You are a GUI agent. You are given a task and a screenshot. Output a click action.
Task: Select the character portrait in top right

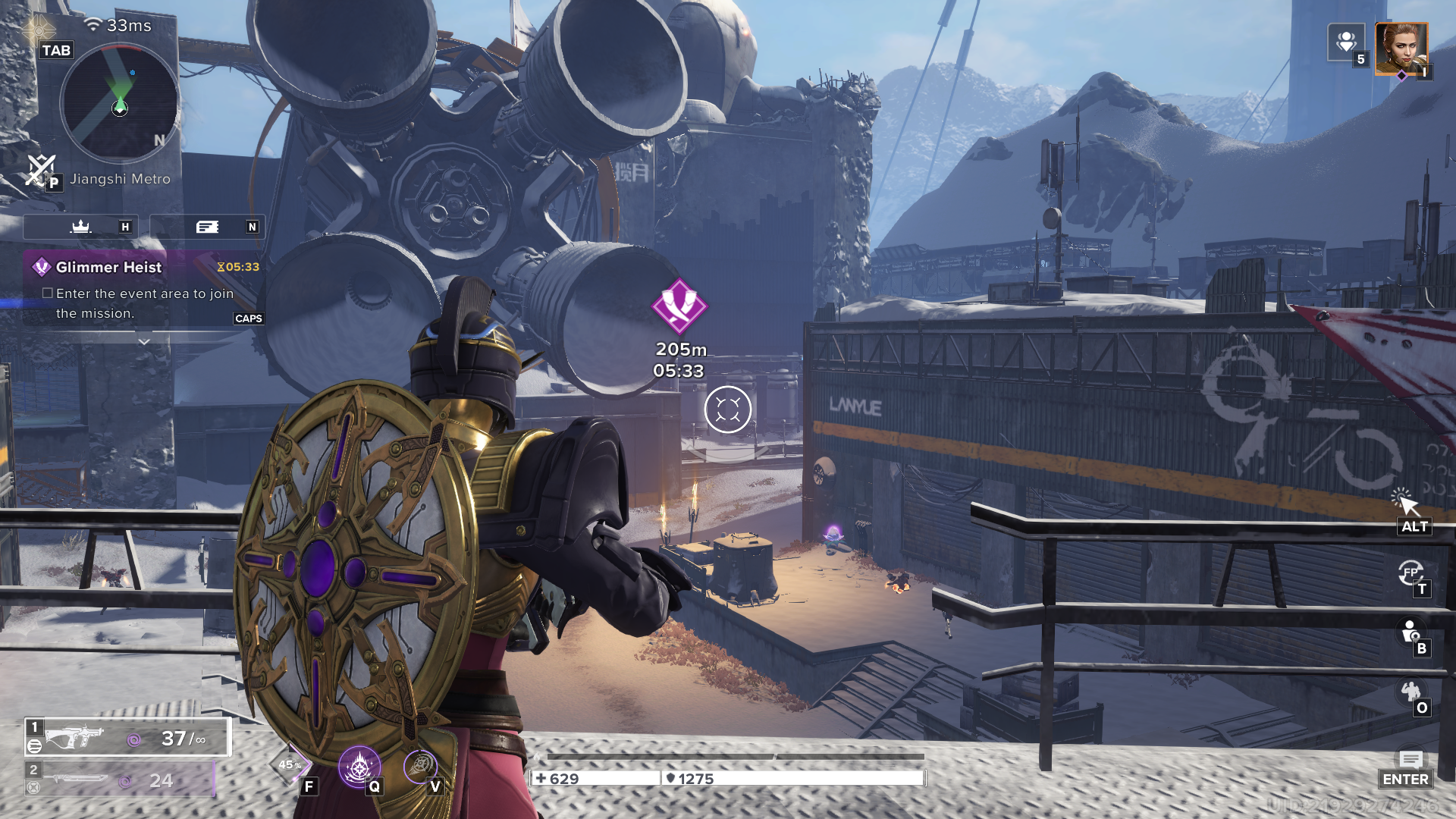coord(1401,50)
